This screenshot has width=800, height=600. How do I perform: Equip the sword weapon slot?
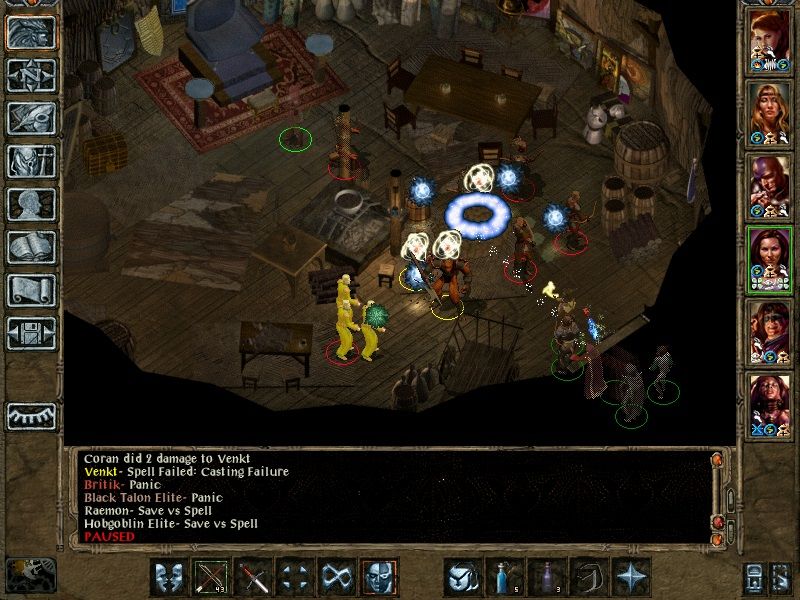(254, 577)
